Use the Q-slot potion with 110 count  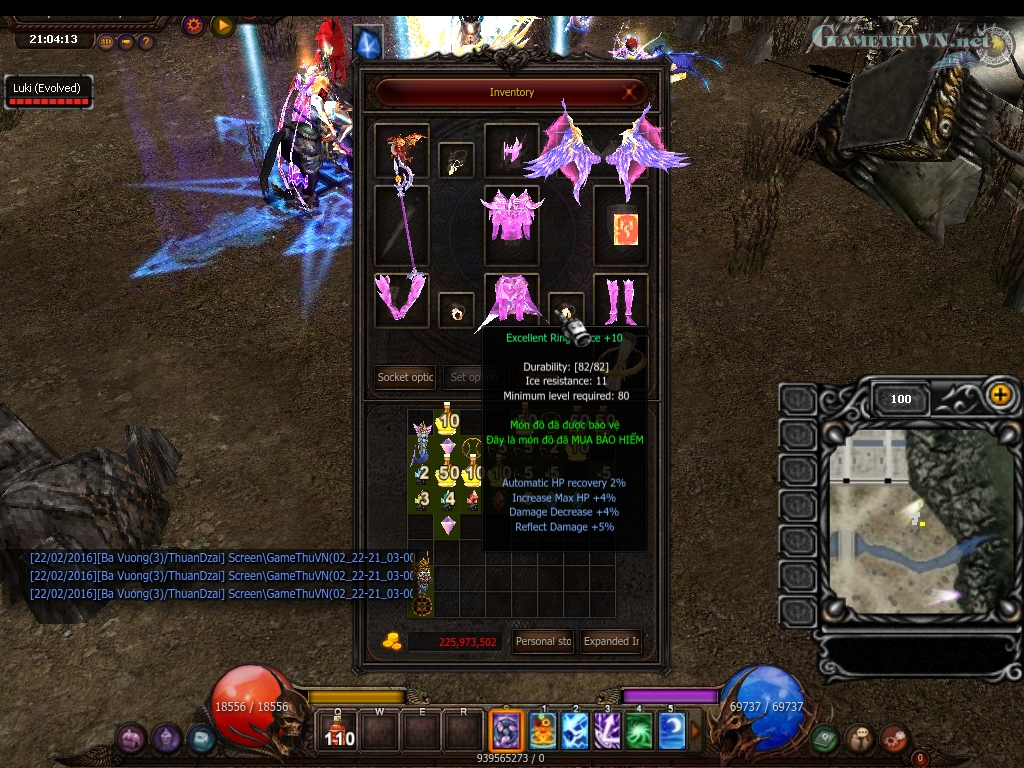[339, 730]
